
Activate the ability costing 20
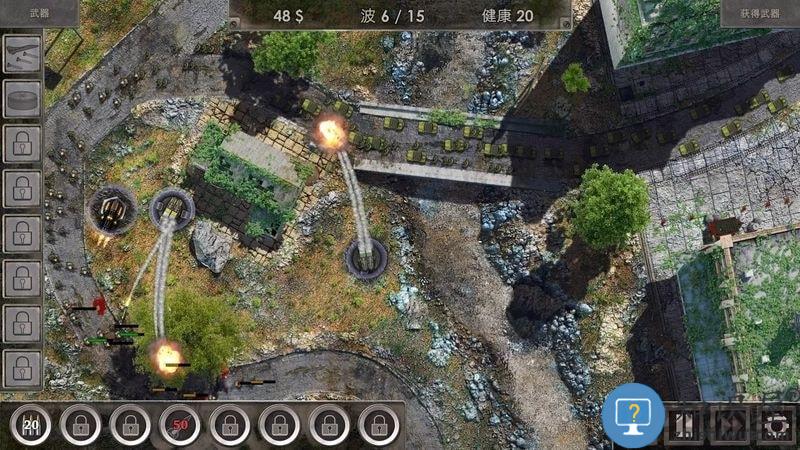[31, 426]
